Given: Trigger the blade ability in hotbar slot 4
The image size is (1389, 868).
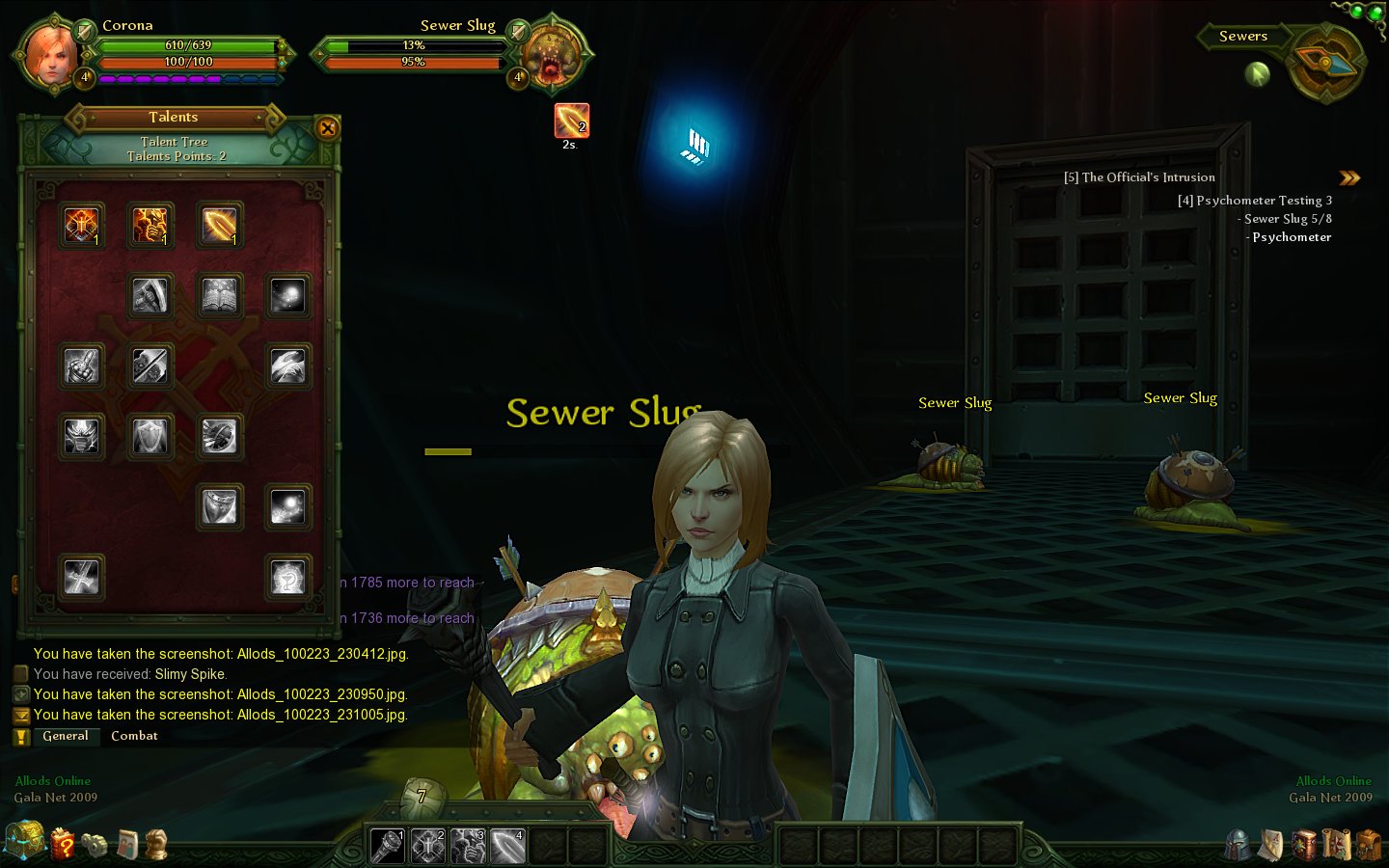Looking at the screenshot, I should tap(507, 846).
